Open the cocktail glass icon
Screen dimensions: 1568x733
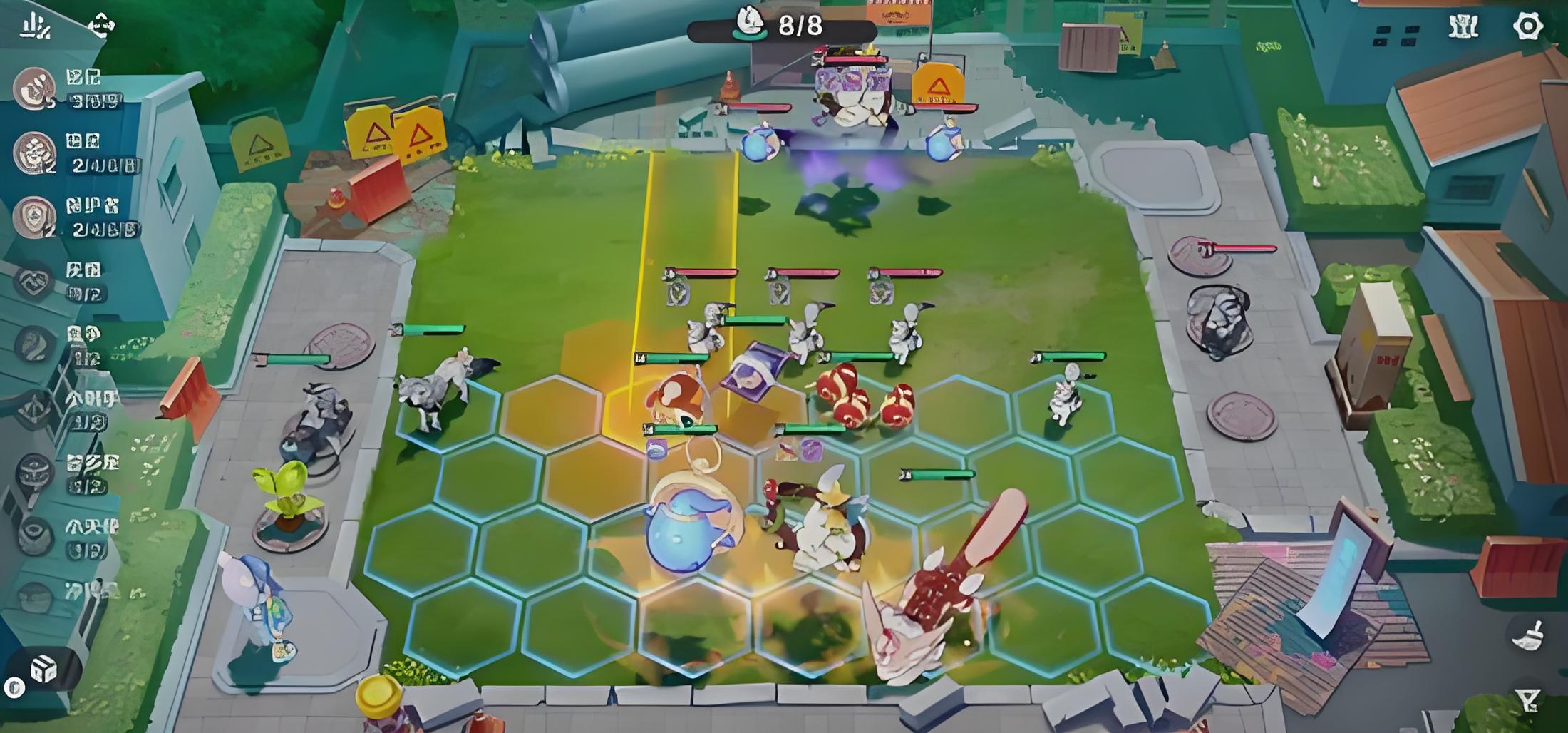tap(1527, 699)
